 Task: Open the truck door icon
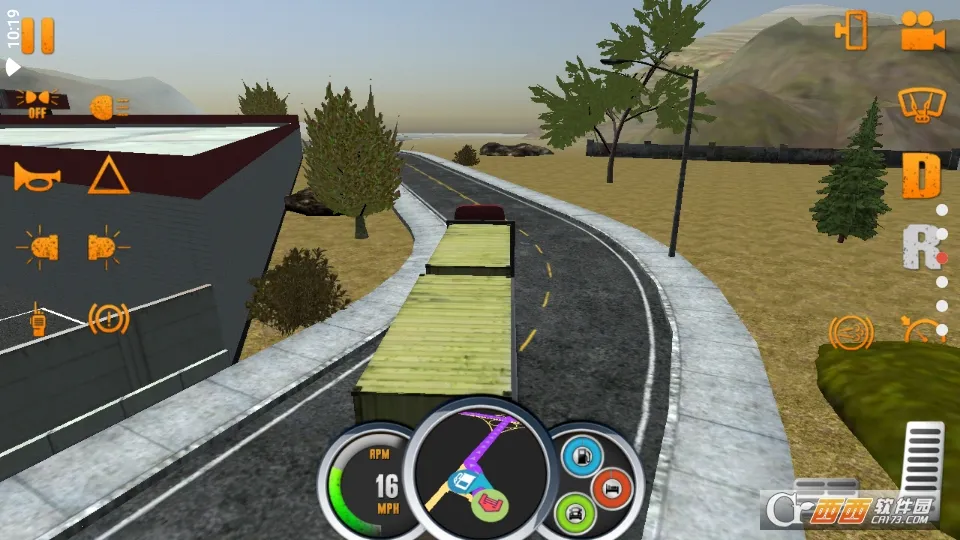pyautogui.click(x=852, y=32)
